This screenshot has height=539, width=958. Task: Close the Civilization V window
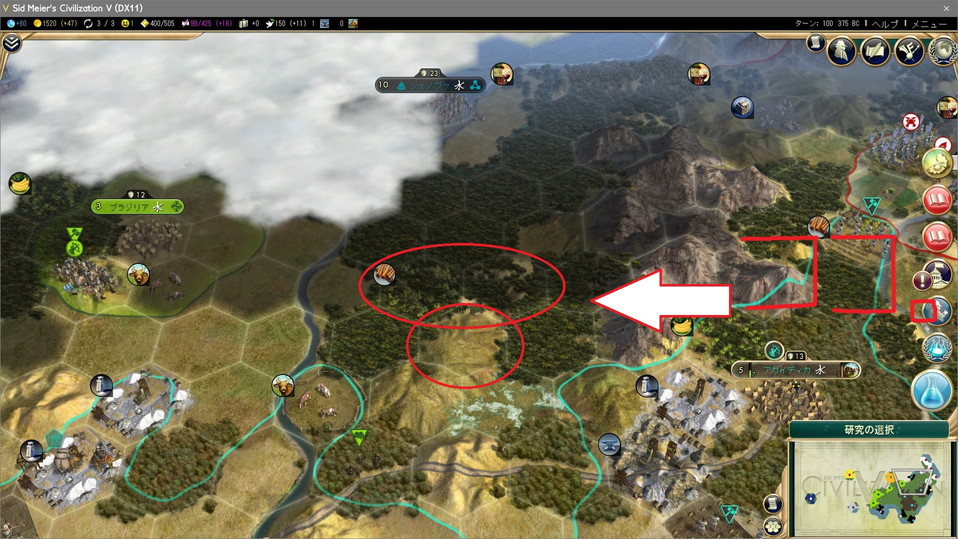946,8
